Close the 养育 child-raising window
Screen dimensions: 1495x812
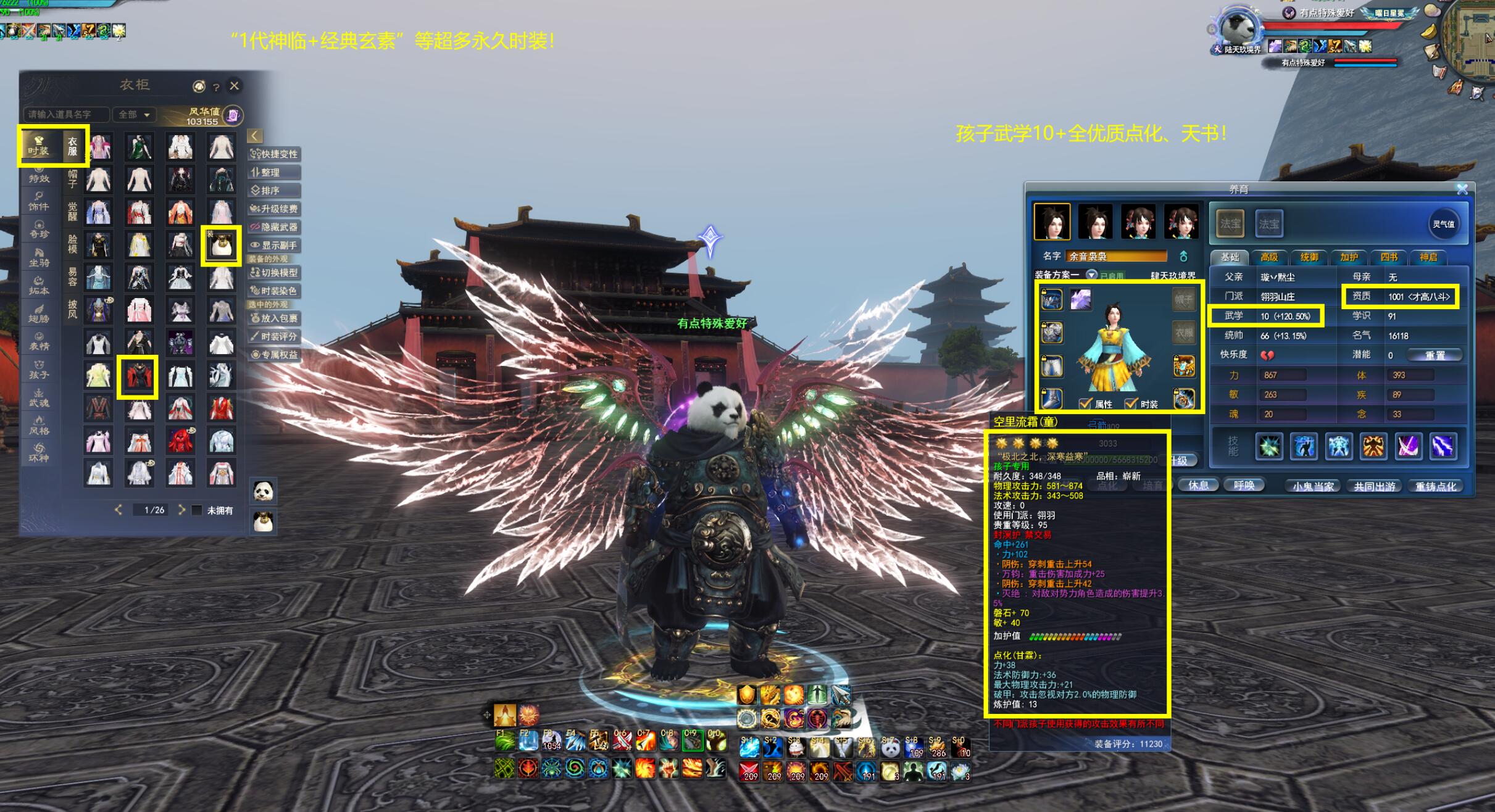pos(1462,189)
